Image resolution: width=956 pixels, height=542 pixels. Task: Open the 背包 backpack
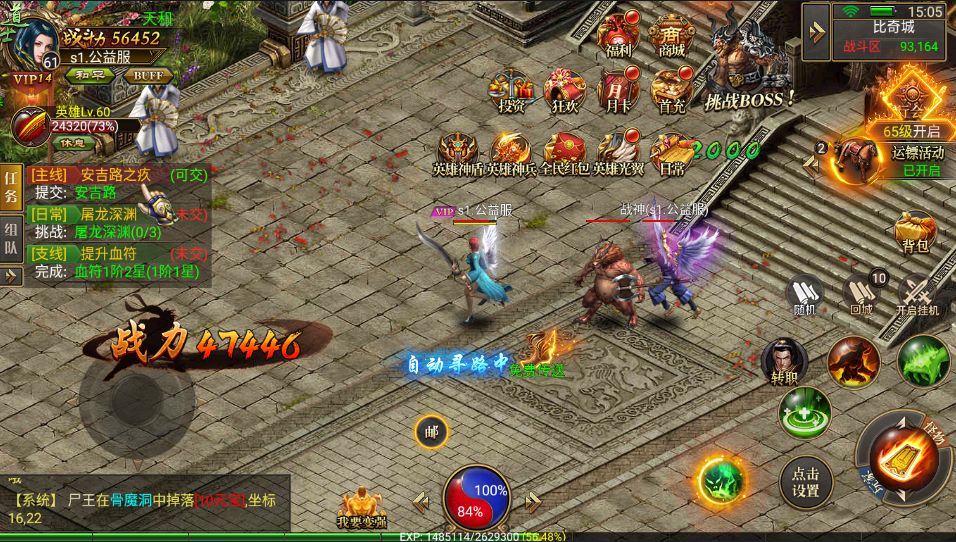pos(915,232)
